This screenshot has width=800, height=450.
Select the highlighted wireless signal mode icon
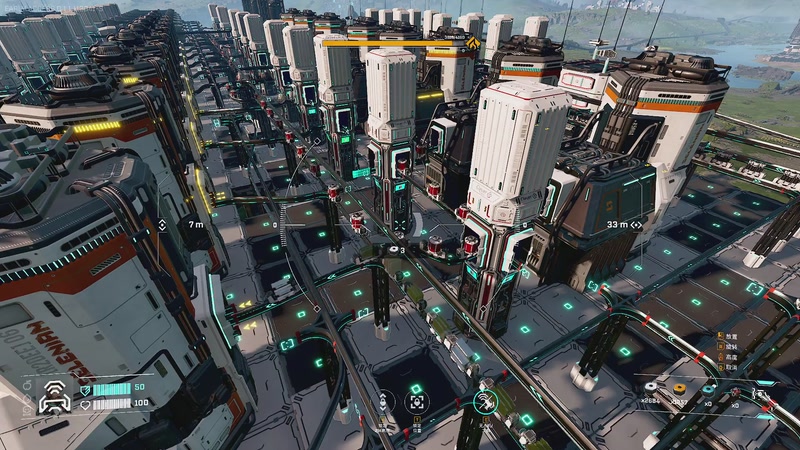484,402
